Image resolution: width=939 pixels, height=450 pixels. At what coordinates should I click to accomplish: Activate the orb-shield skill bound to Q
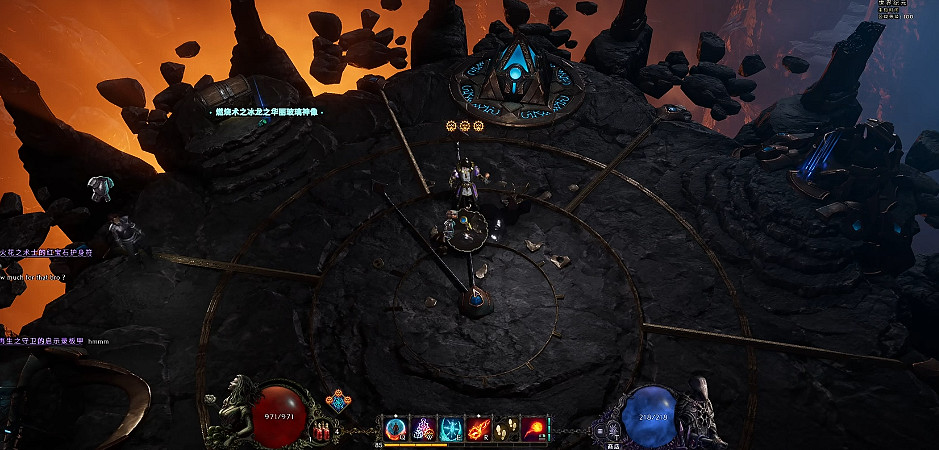point(396,430)
